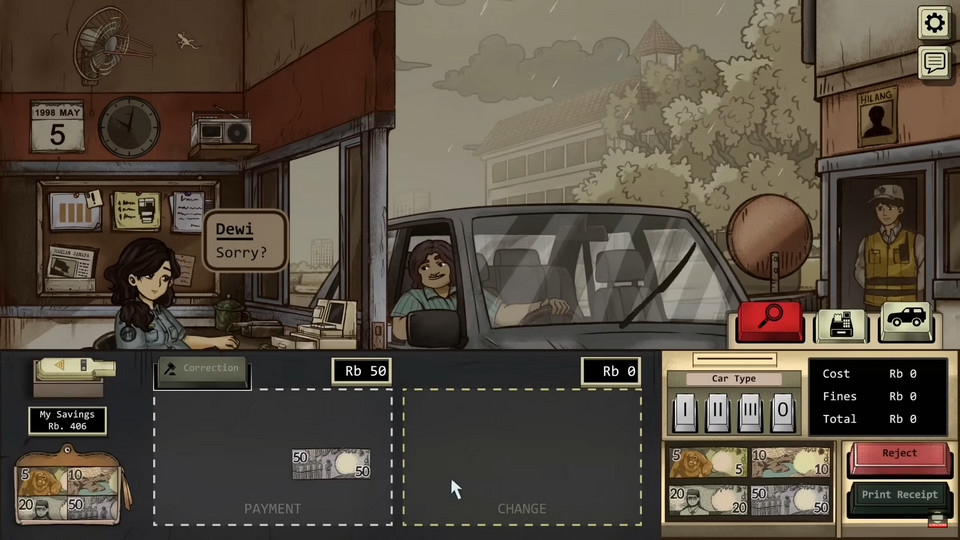The width and height of the screenshot is (960, 540).
Task: Take the 5 banknote from the wallet
Action: click(x=40, y=482)
